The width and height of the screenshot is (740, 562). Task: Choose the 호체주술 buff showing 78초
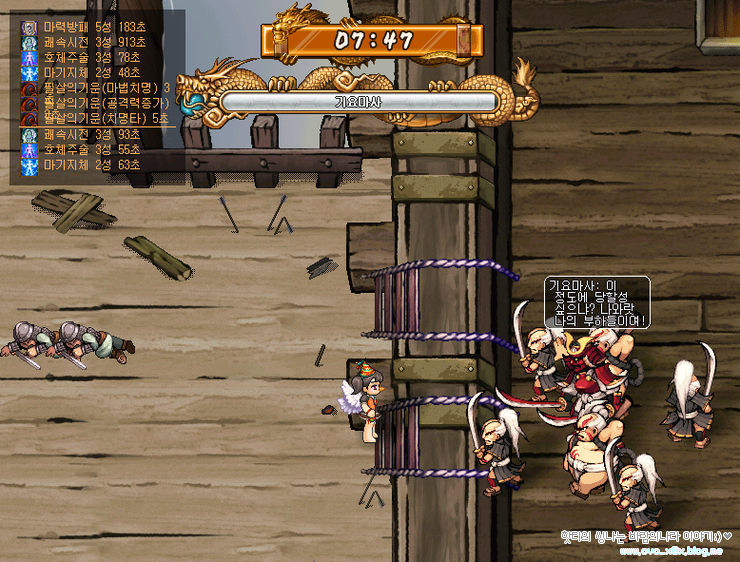(x=29, y=57)
